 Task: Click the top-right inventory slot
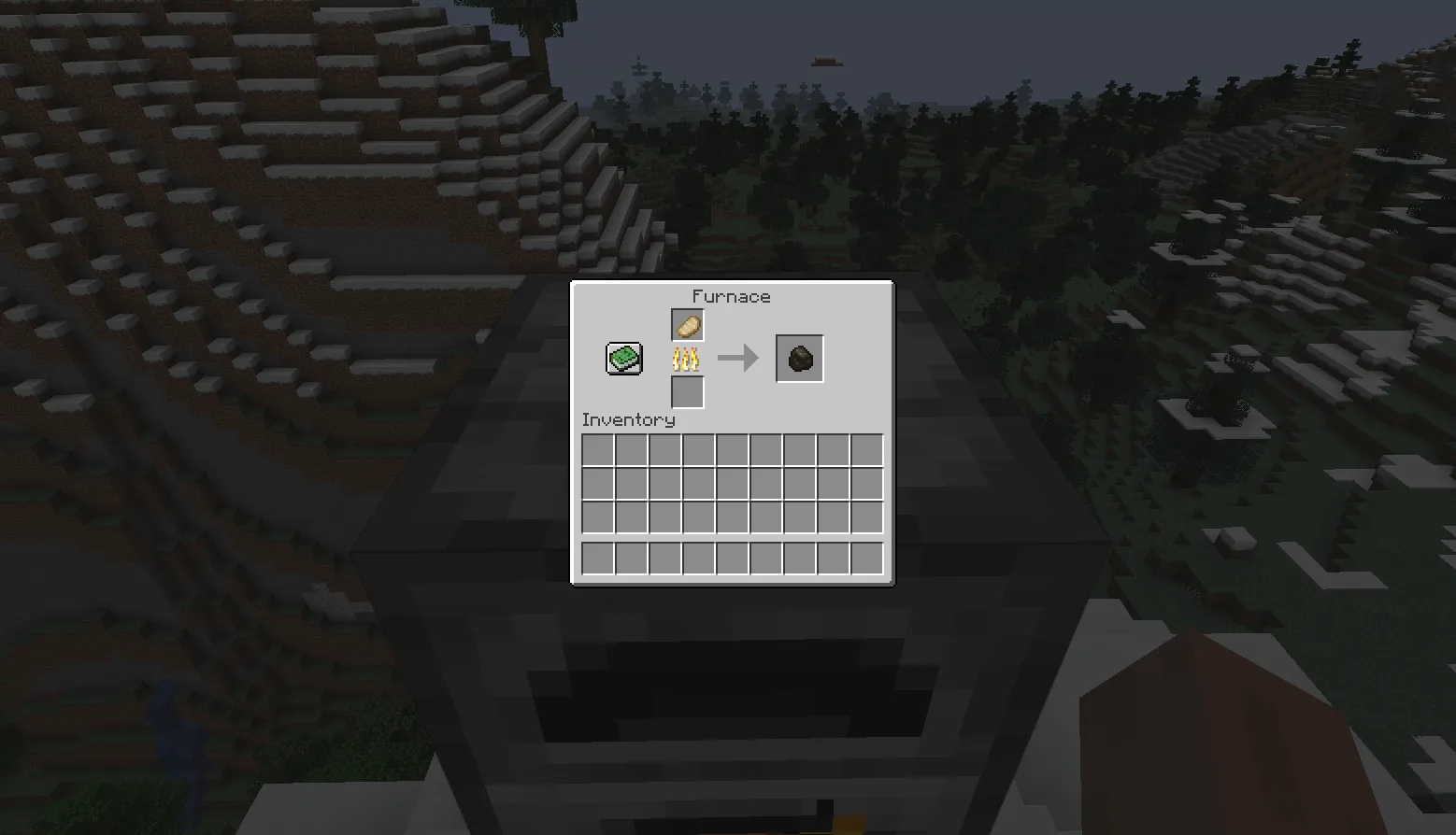tap(866, 451)
